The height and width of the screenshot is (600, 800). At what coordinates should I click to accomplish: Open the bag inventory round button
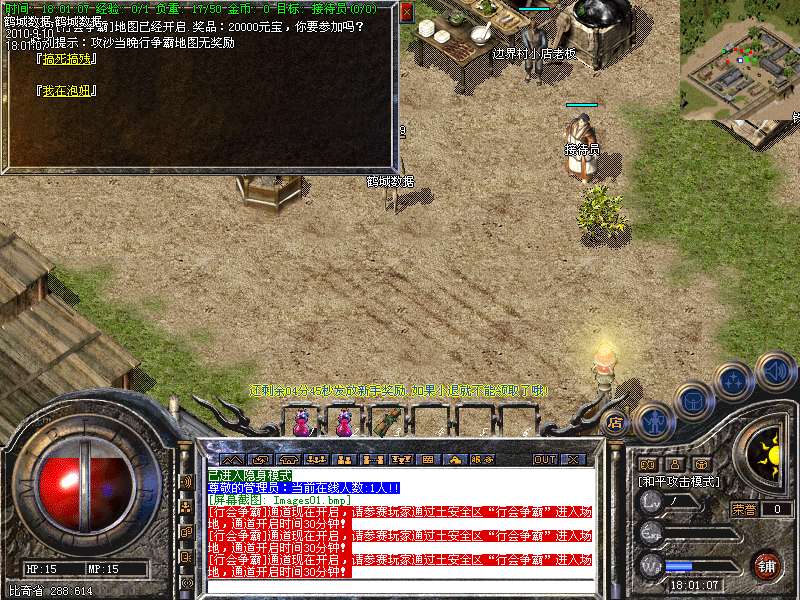click(694, 402)
